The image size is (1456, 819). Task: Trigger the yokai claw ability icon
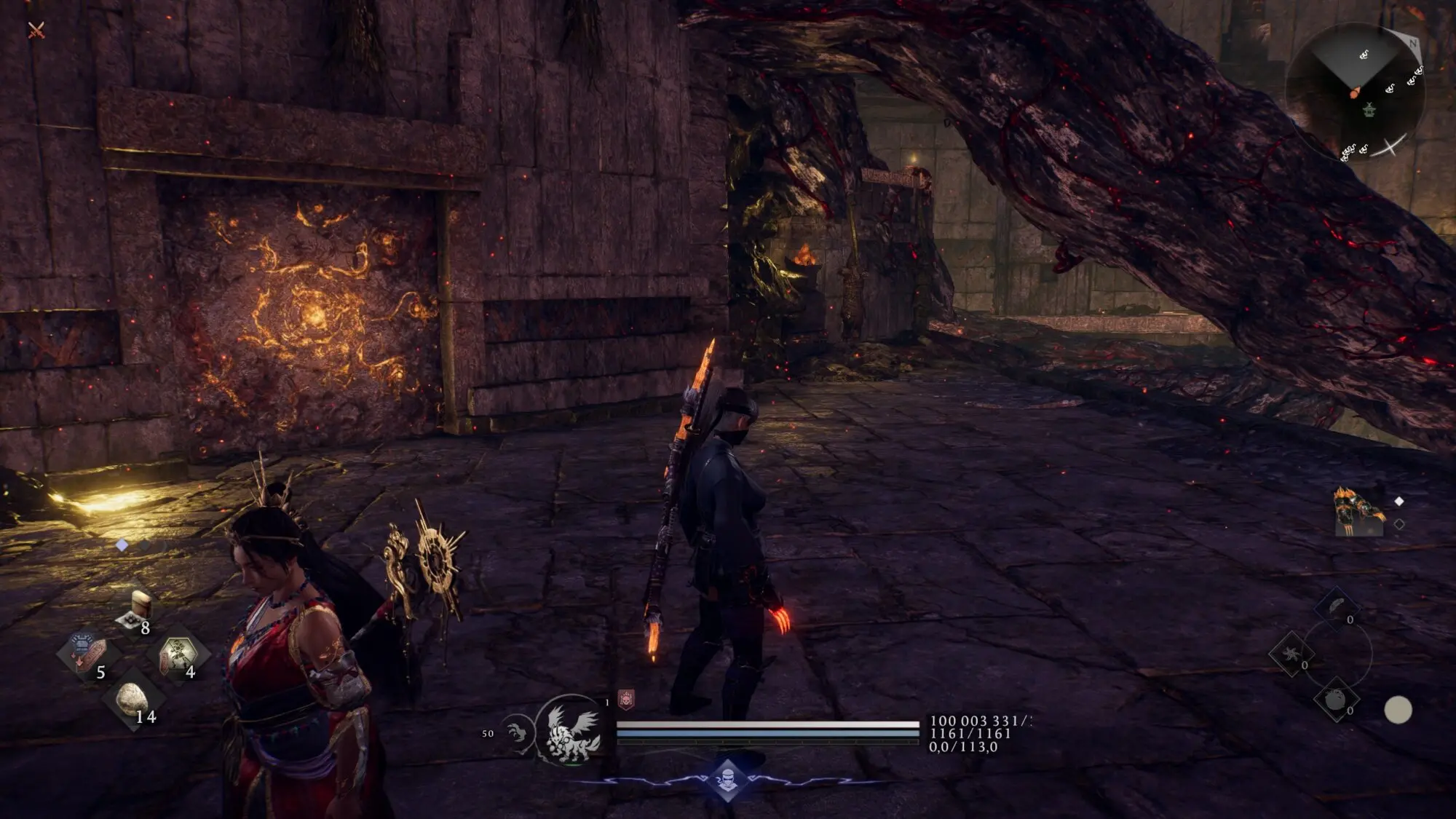tap(518, 732)
